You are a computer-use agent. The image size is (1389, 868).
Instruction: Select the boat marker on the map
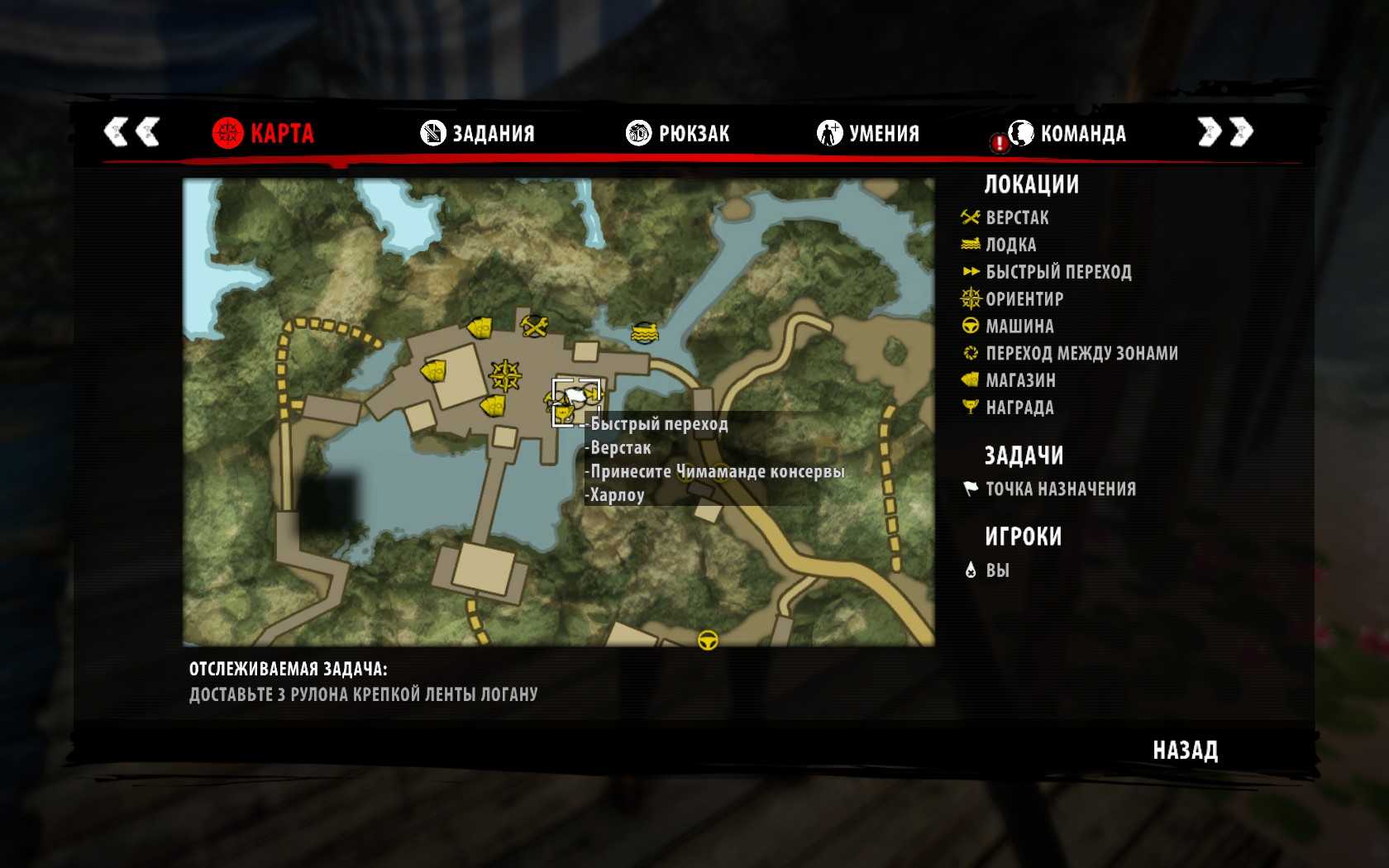[644, 332]
